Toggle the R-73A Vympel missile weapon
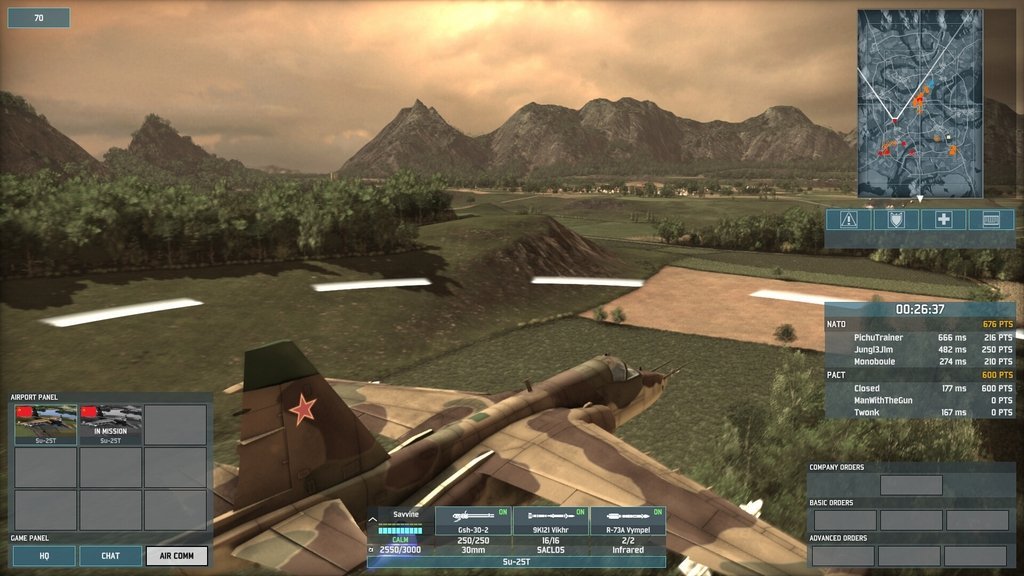Image resolution: width=1024 pixels, height=576 pixels. click(x=628, y=520)
